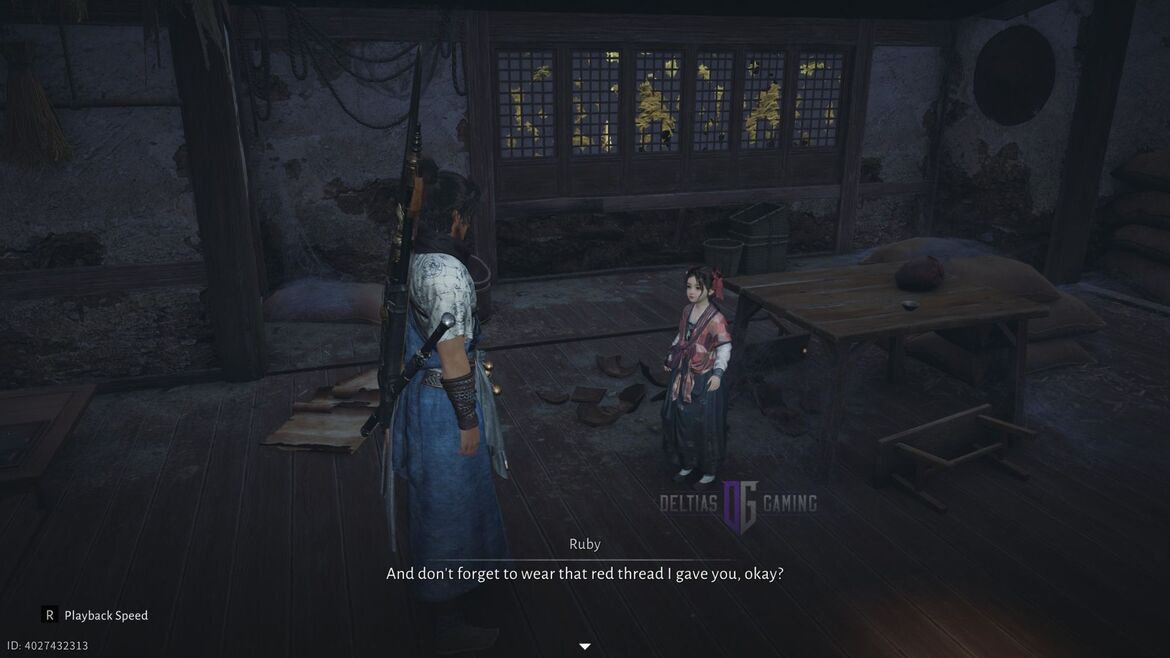Advance dialogue with the down arrow
1170x658 pixels.
(585, 646)
